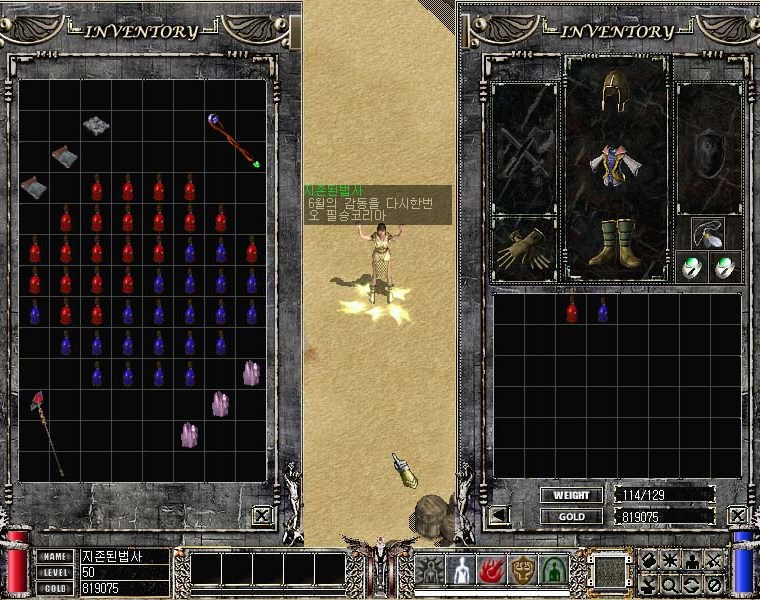Select the red potion in equipment bag
760x600 pixels.
[x=572, y=311]
